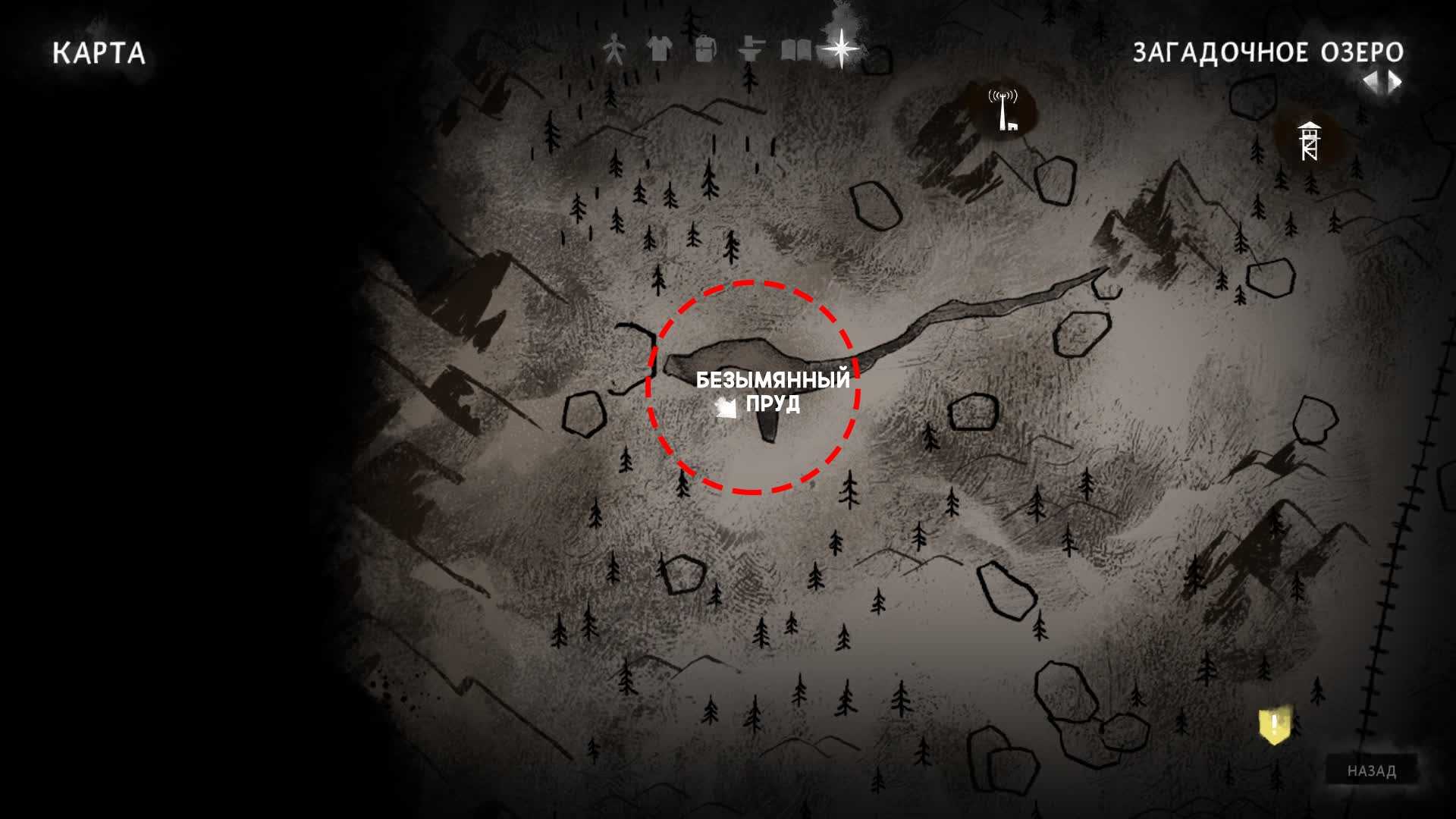The height and width of the screenshot is (819, 1456).
Task: Show the next region with the right arrow
Action: click(1395, 82)
